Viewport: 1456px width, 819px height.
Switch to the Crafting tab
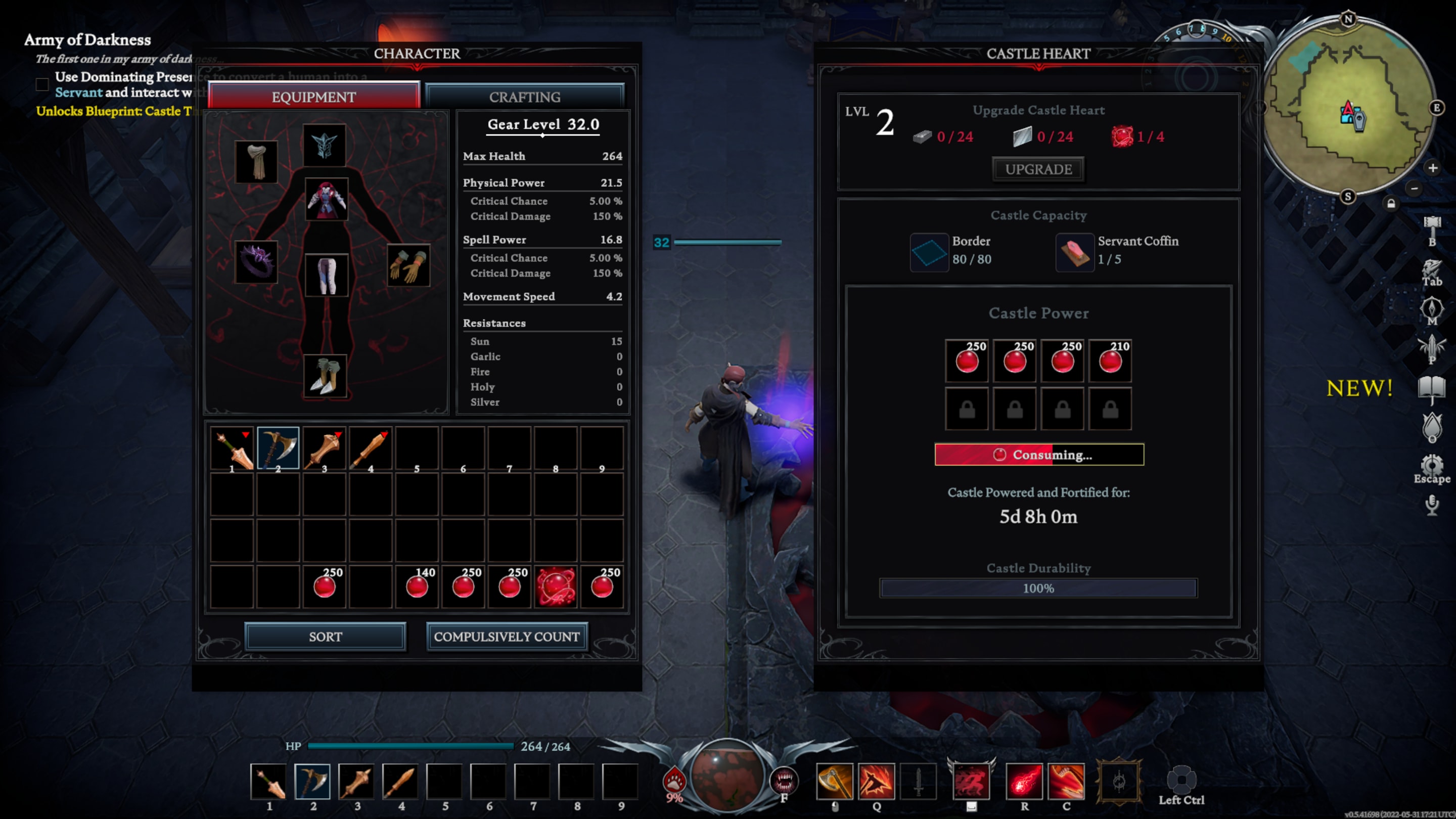(x=525, y=97)
